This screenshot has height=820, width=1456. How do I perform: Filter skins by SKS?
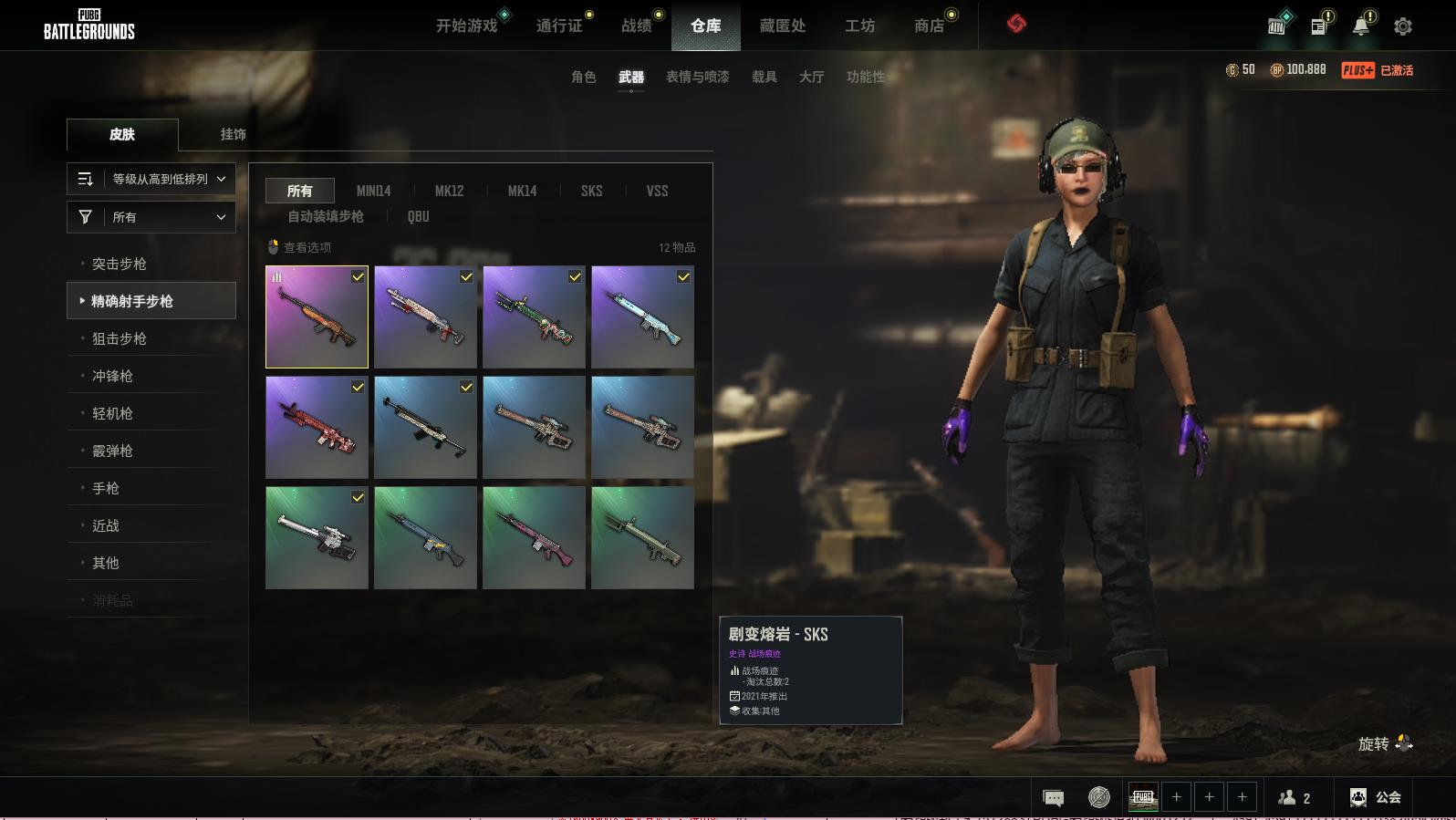(591, 191)
